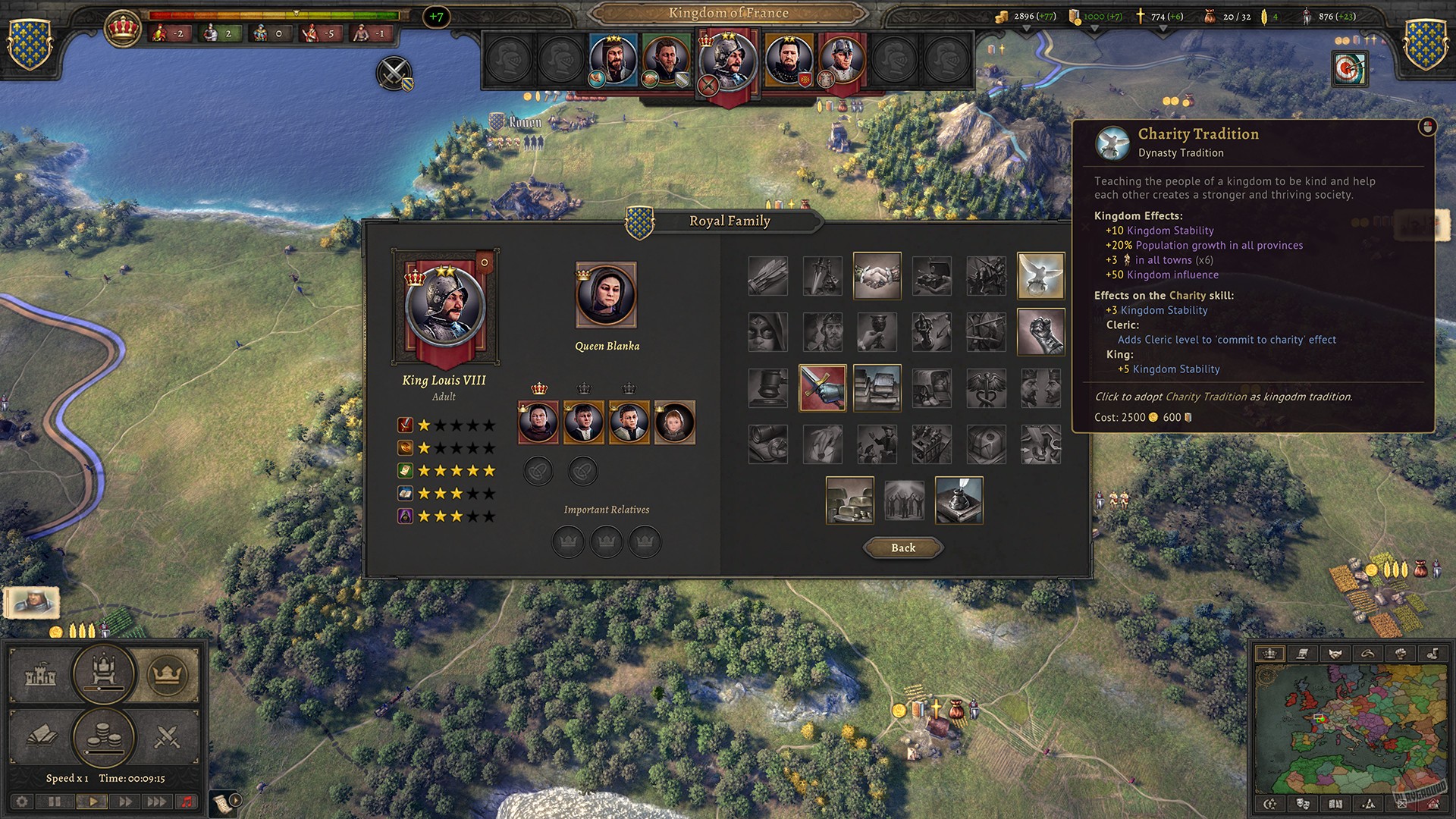Select King Louis VIII portrait in top bar

[x=729, y=61]
